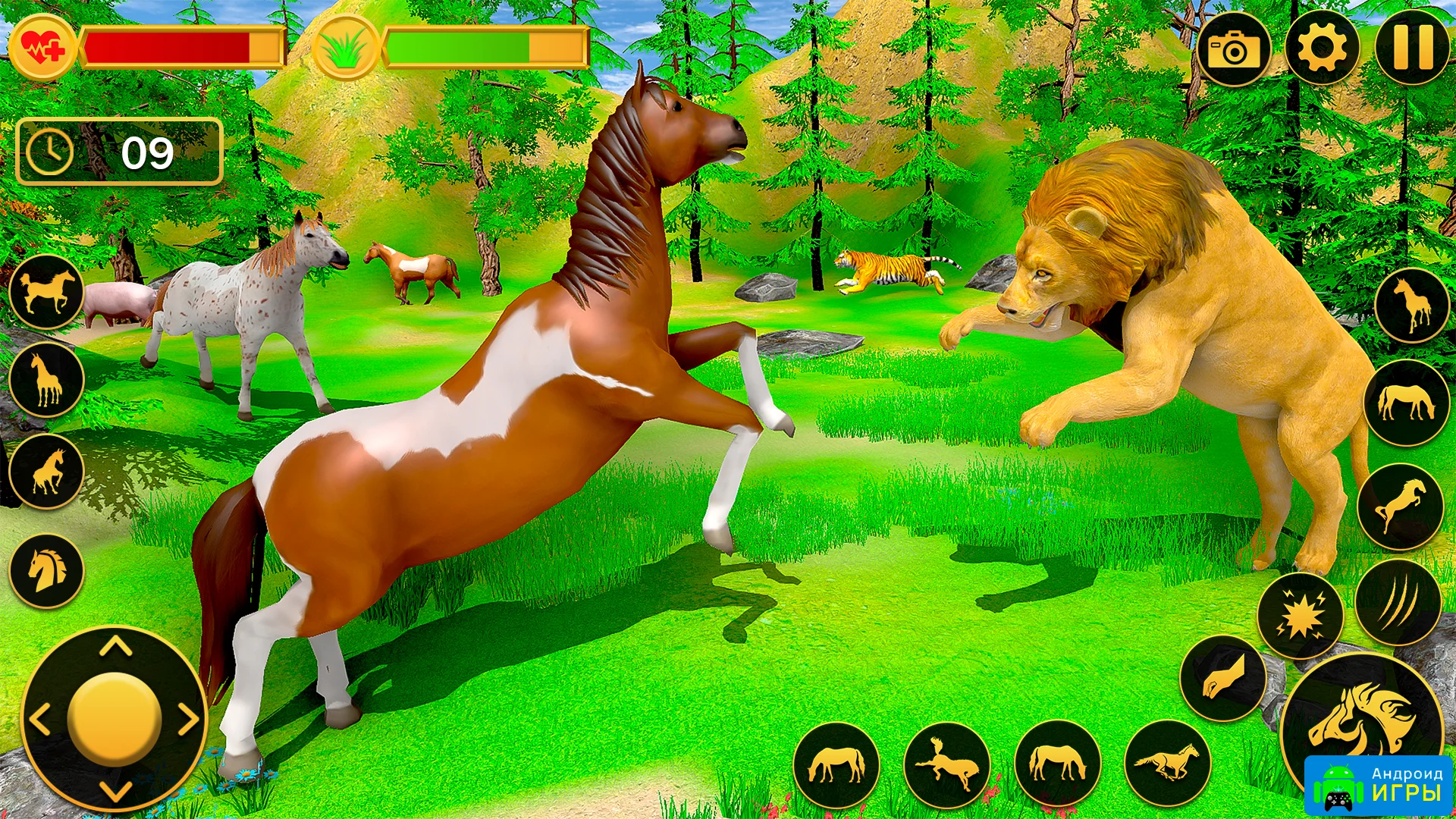Trigger the starburst impact attack
Viewport: 1456px width, 819px height.
click(1300, 617)
